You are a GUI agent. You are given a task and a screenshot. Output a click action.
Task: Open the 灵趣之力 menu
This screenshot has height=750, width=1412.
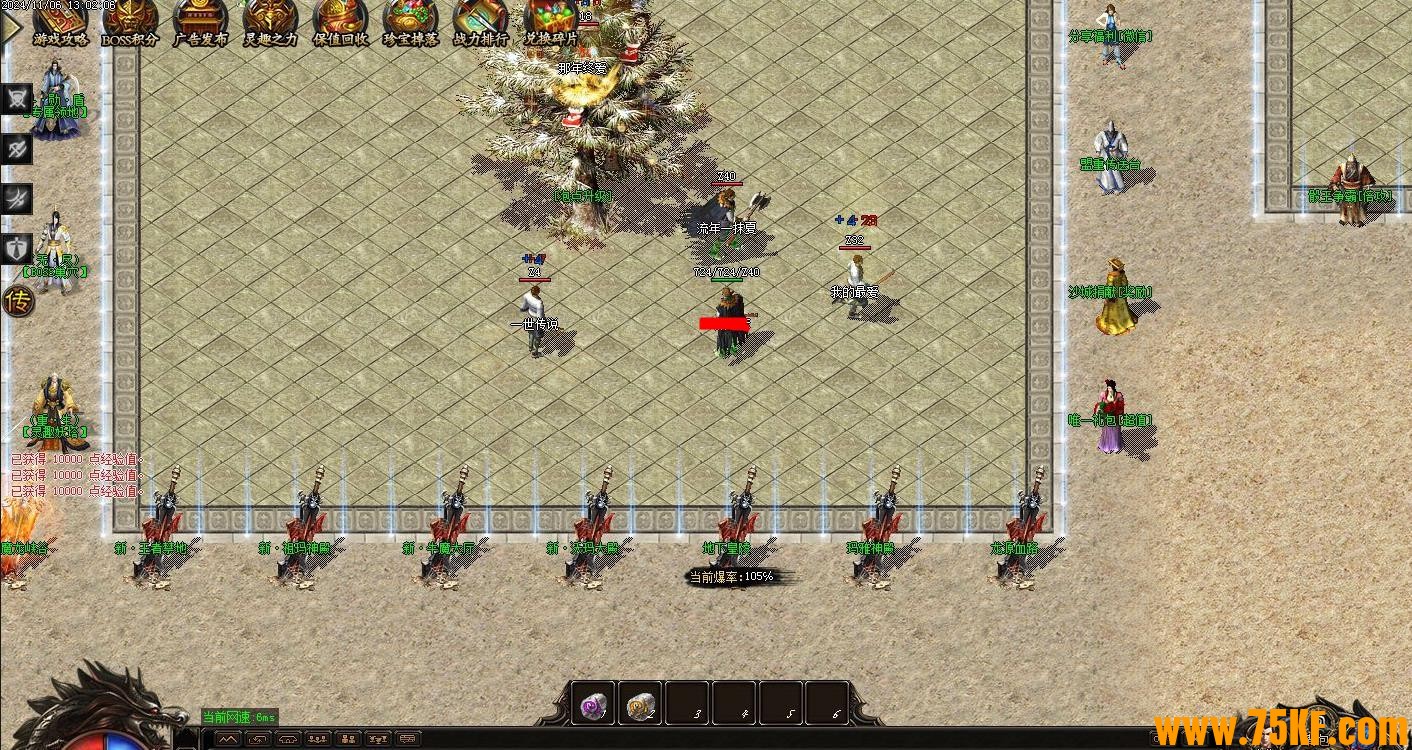pos(270,24)
